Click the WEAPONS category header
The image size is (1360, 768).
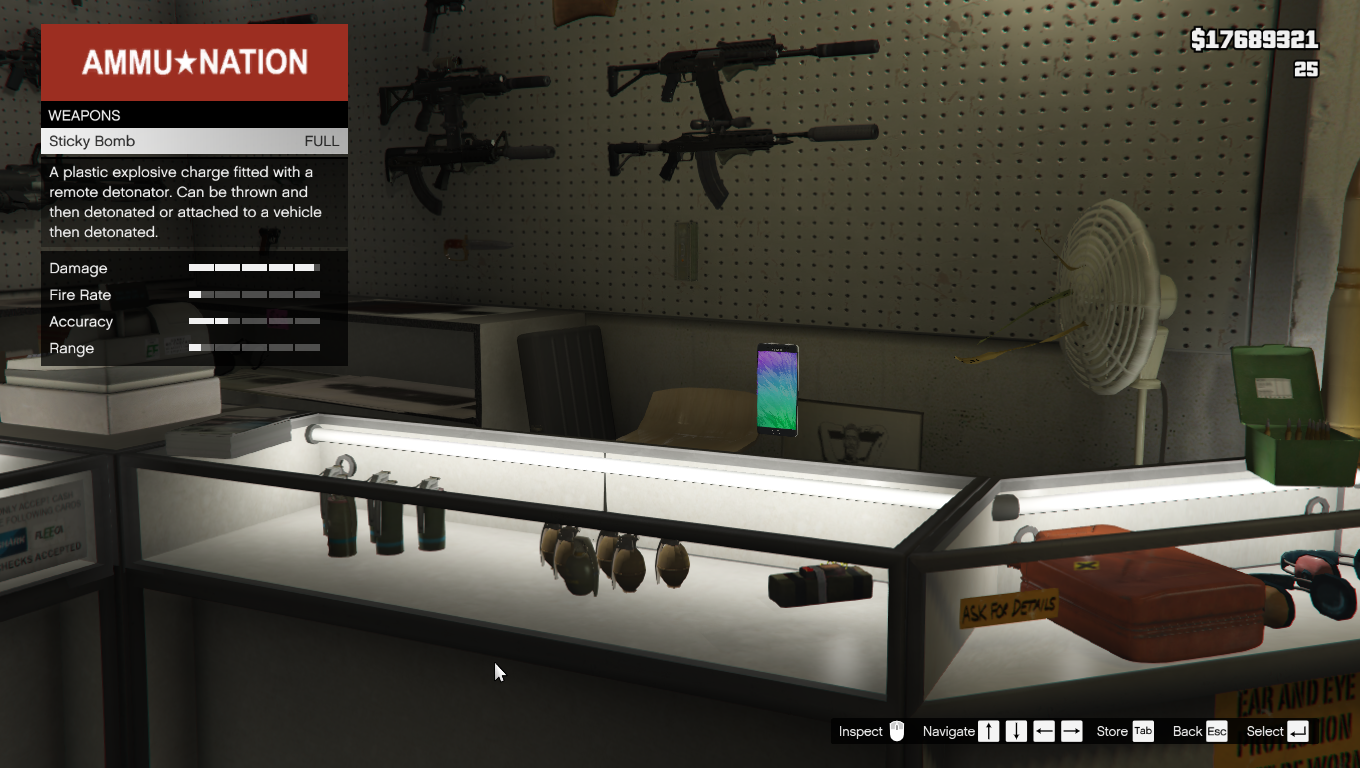click(x=84, y=115)
